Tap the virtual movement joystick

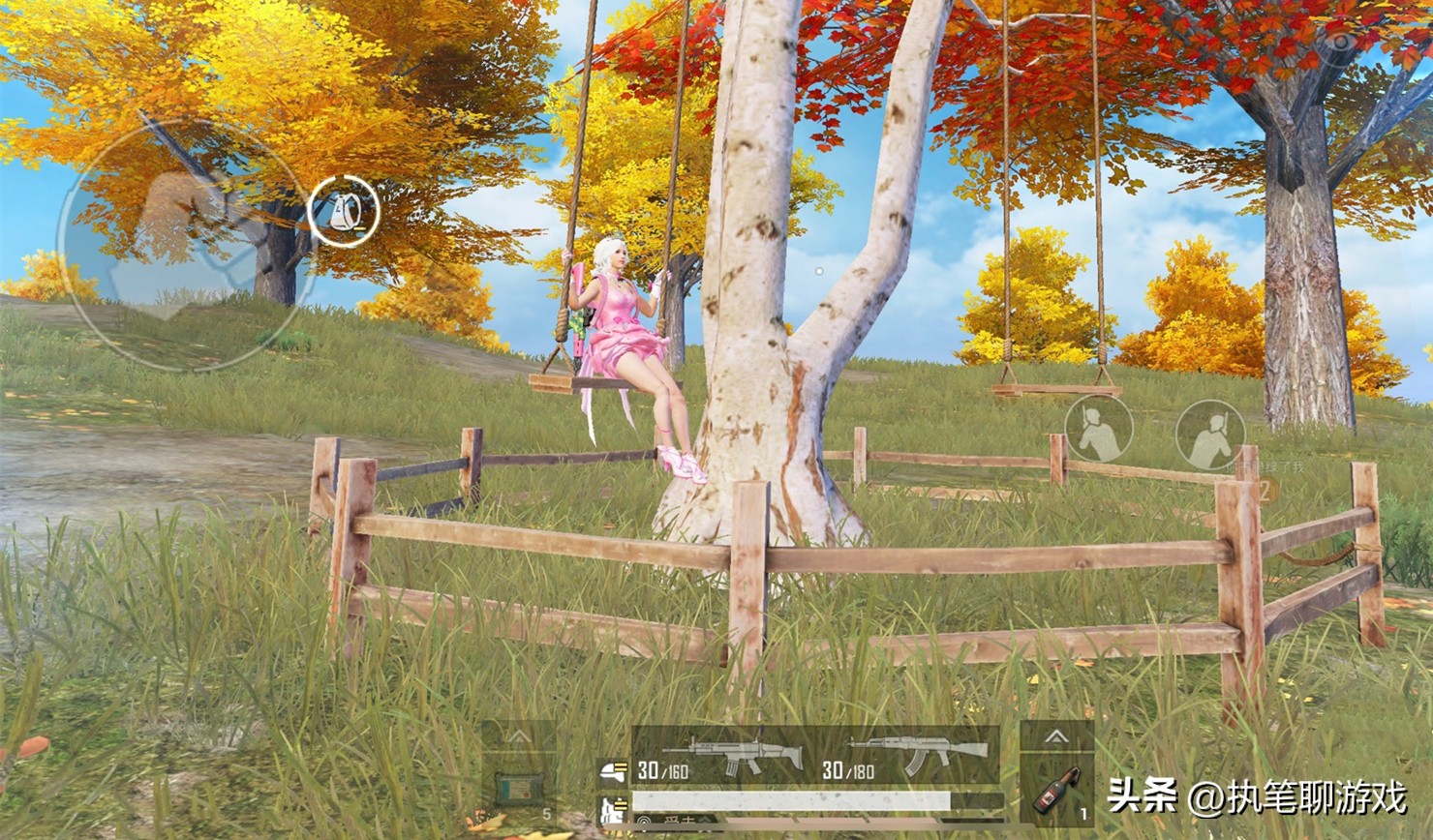(x=186, y=242)
